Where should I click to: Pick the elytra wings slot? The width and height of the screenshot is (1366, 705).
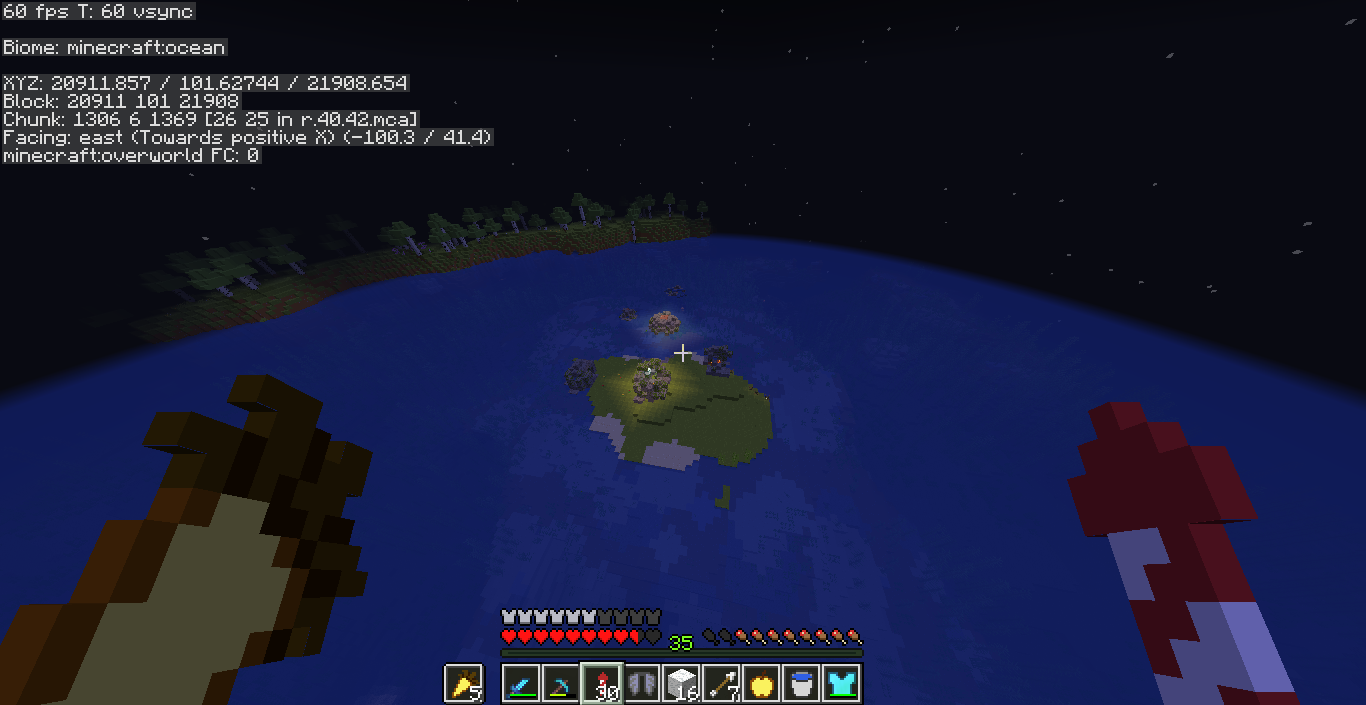(x=642, y=684)
